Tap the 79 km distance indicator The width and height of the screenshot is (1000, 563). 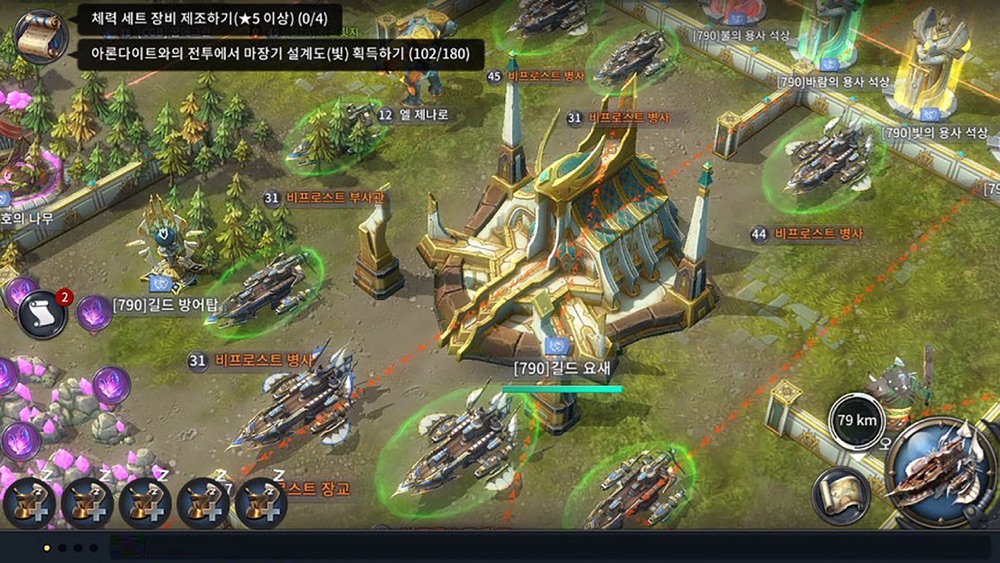857,420
